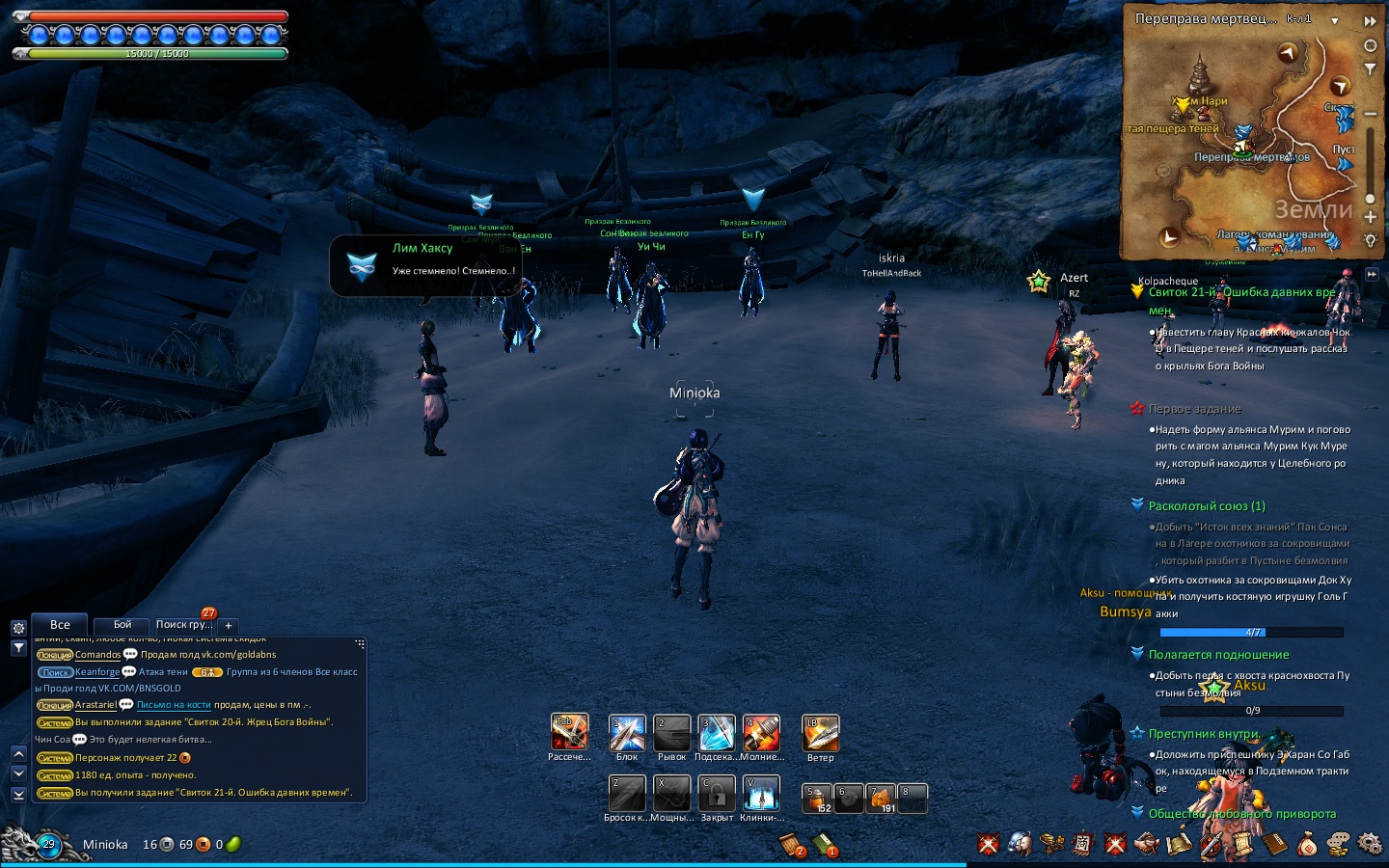1389x868 pixels.
Task: Open the Поиск группы chat tab
Action: (184, 625)
